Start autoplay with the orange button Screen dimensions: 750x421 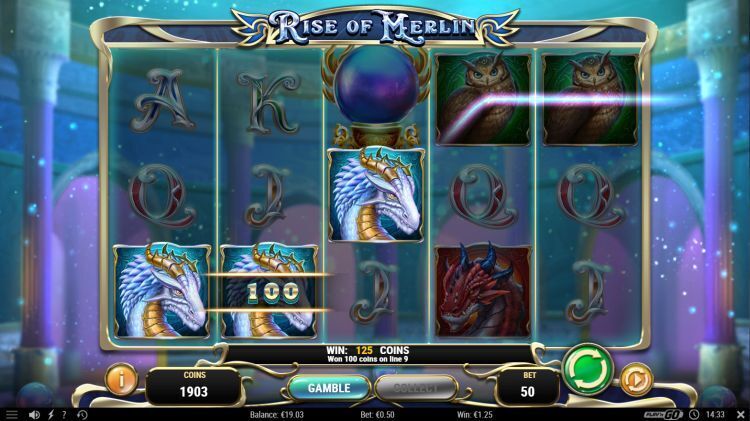[x=635, y=379]
